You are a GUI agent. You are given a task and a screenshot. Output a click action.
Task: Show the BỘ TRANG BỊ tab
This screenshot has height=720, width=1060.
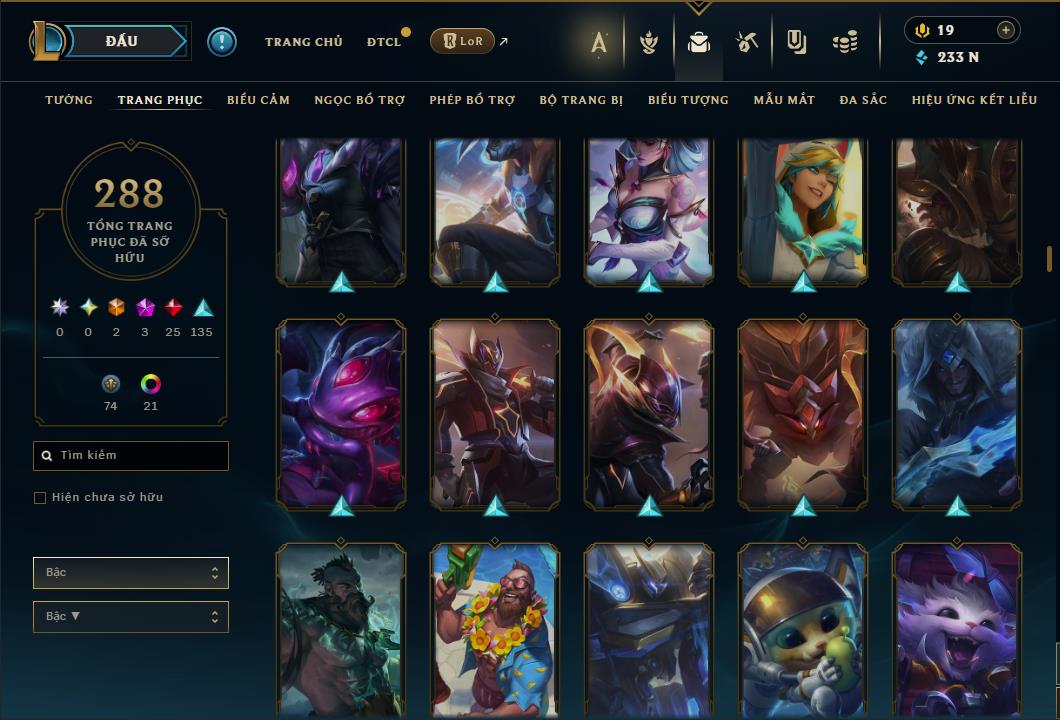click(581, 100)
